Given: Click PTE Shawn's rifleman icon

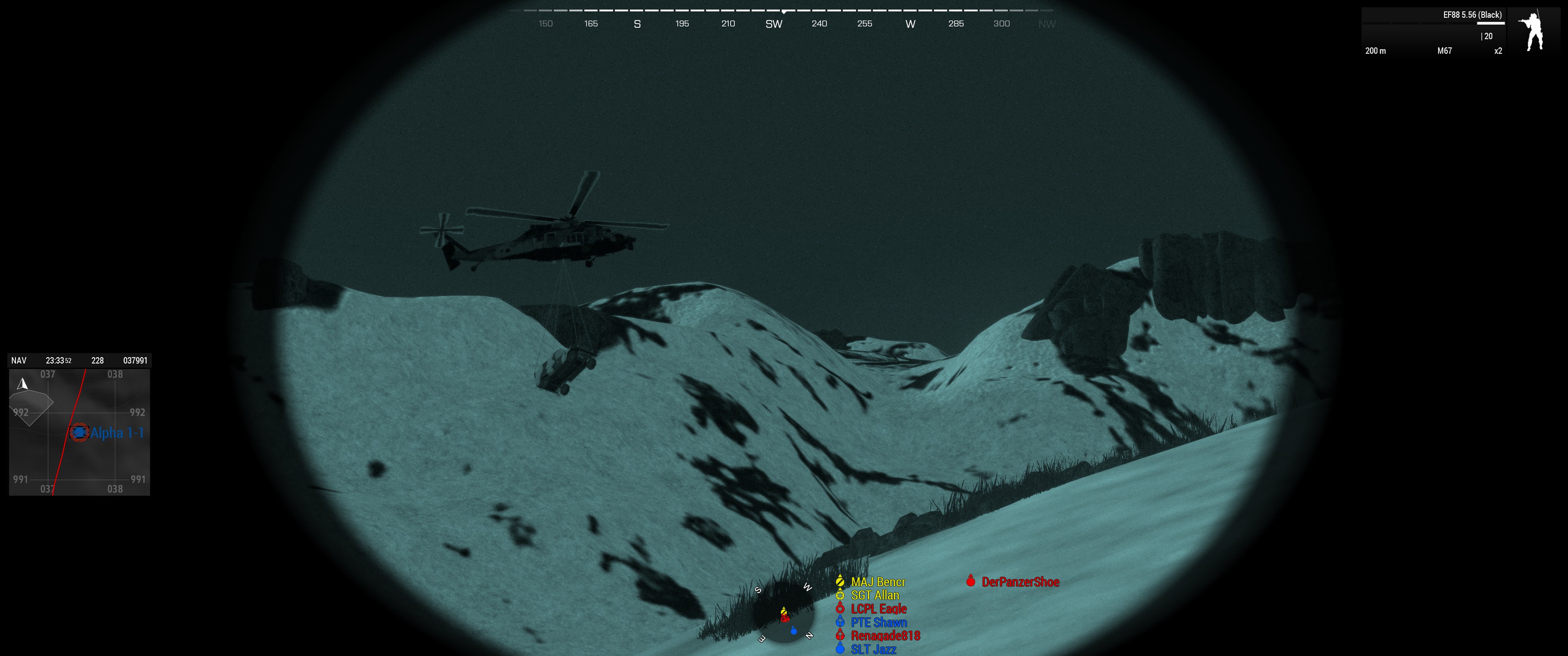Looking at the screenshot, I should point(841,622).
